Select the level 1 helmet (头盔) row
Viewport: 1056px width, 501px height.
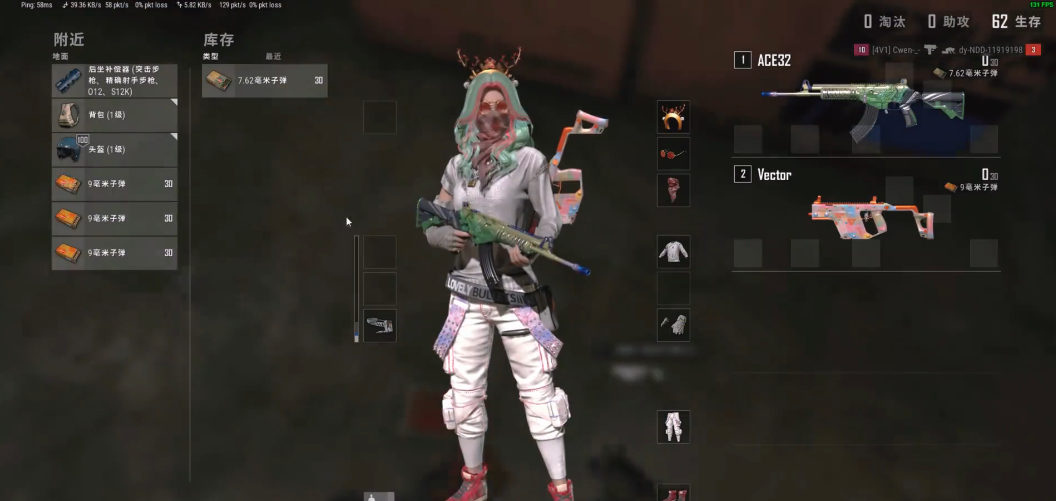(x=114, y=150)
